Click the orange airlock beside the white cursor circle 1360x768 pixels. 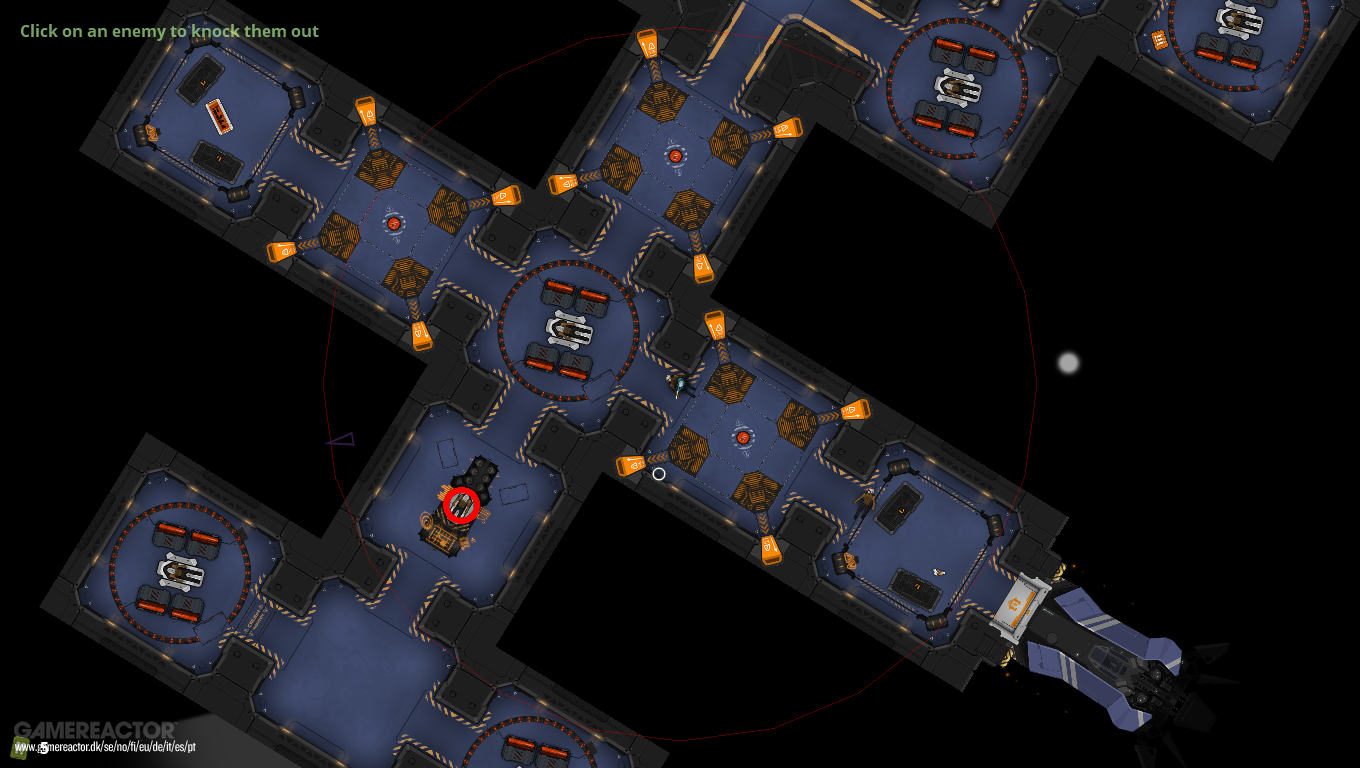click(632, 464)
